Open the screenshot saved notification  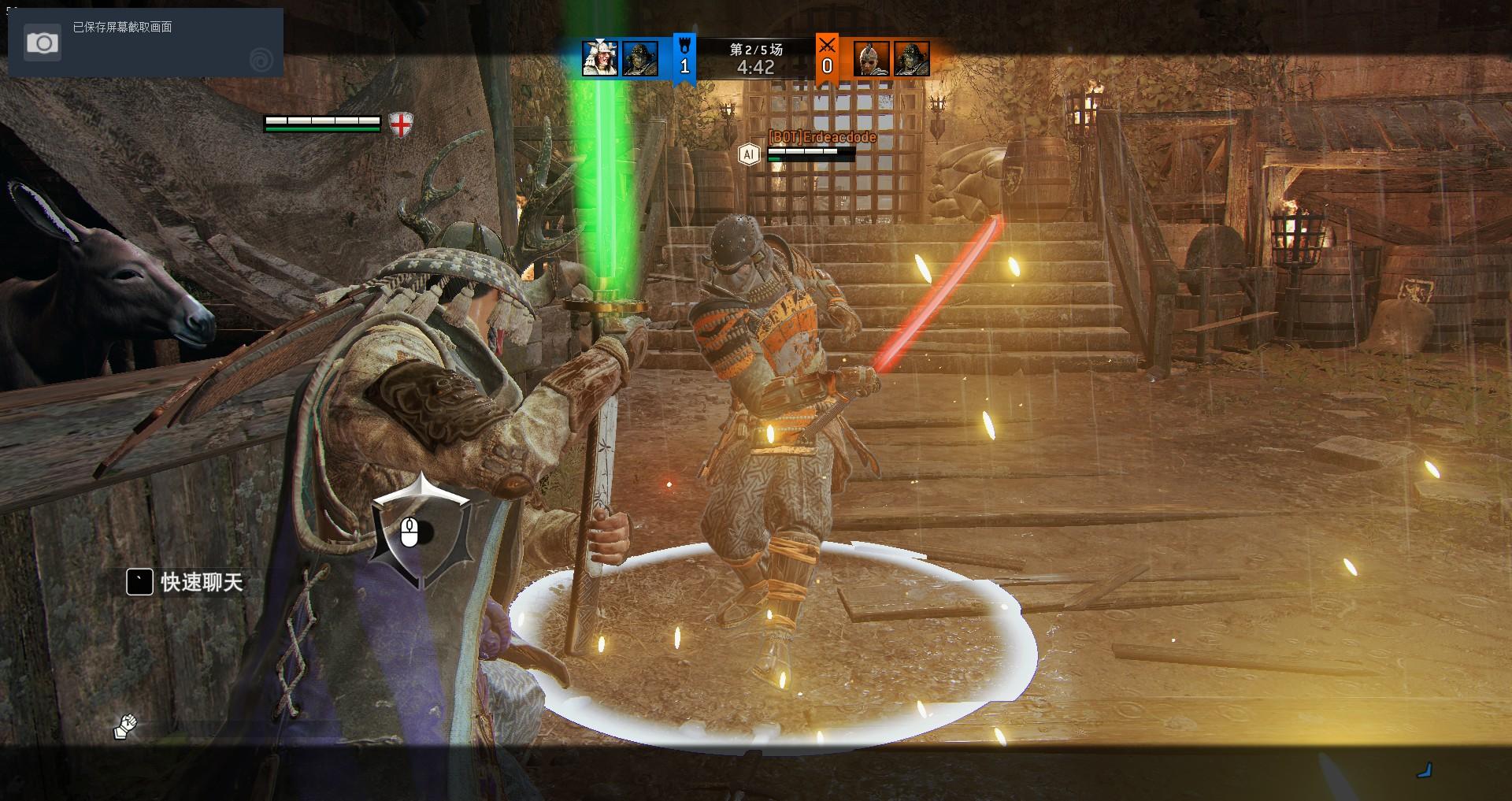click(x=145, y=43)
